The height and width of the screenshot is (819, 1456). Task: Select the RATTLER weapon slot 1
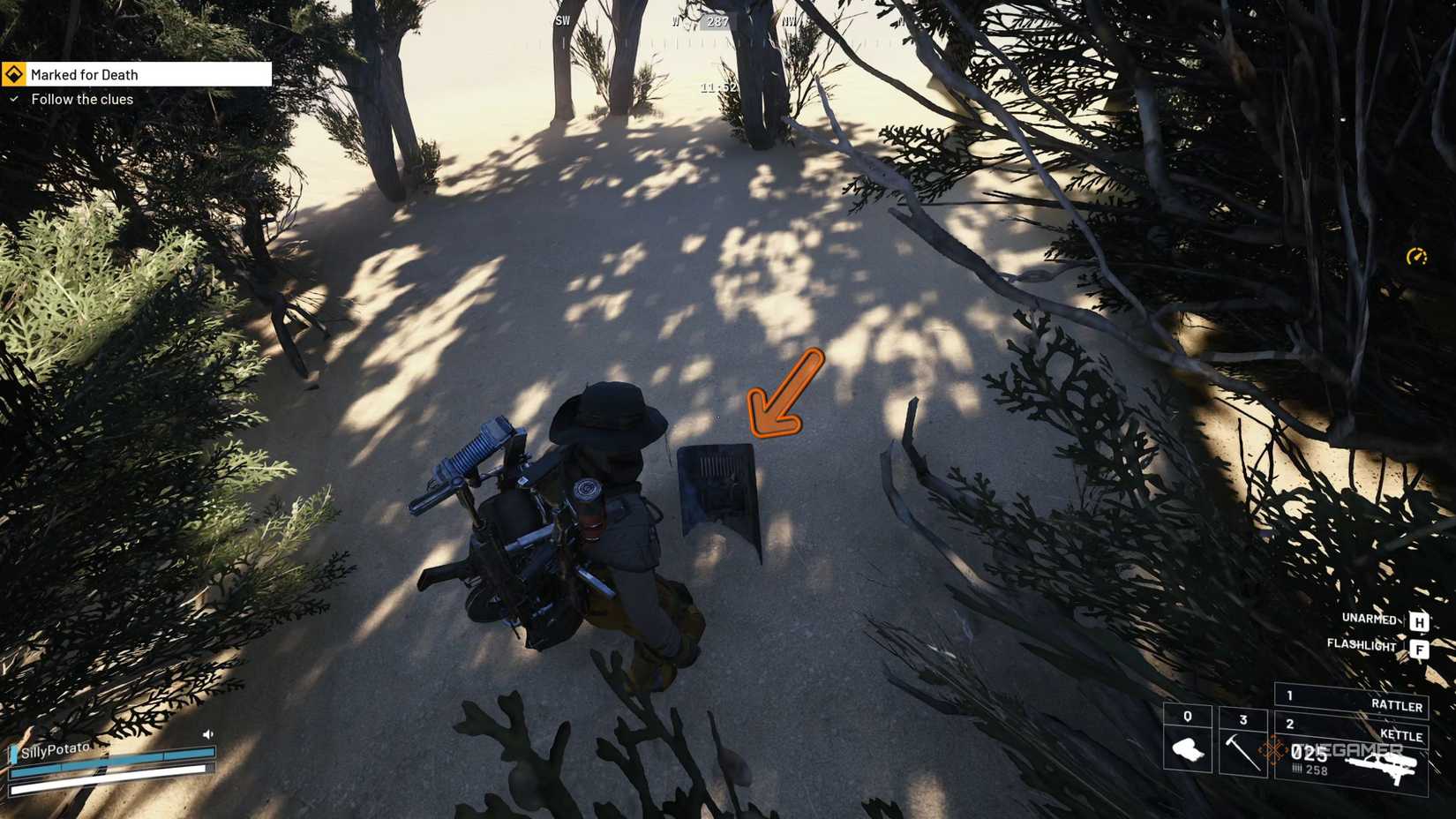point(1396,703)
